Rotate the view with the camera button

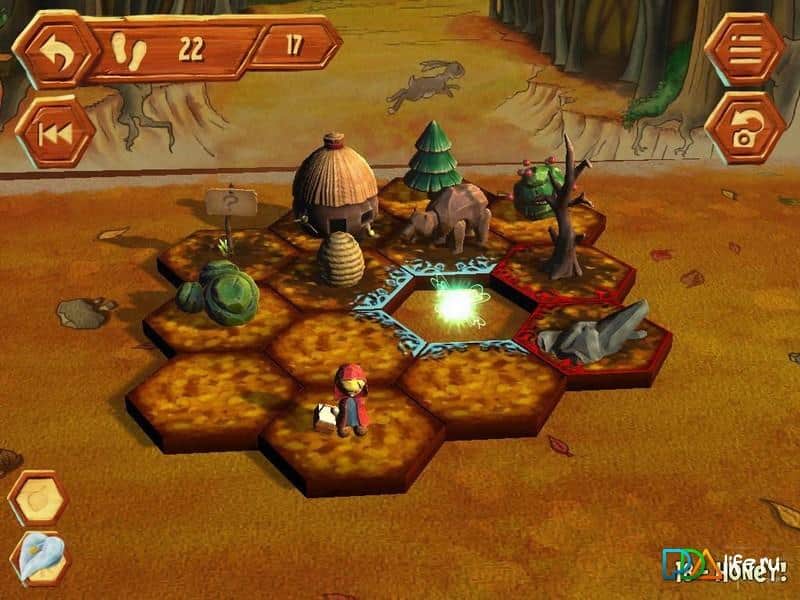745,128
